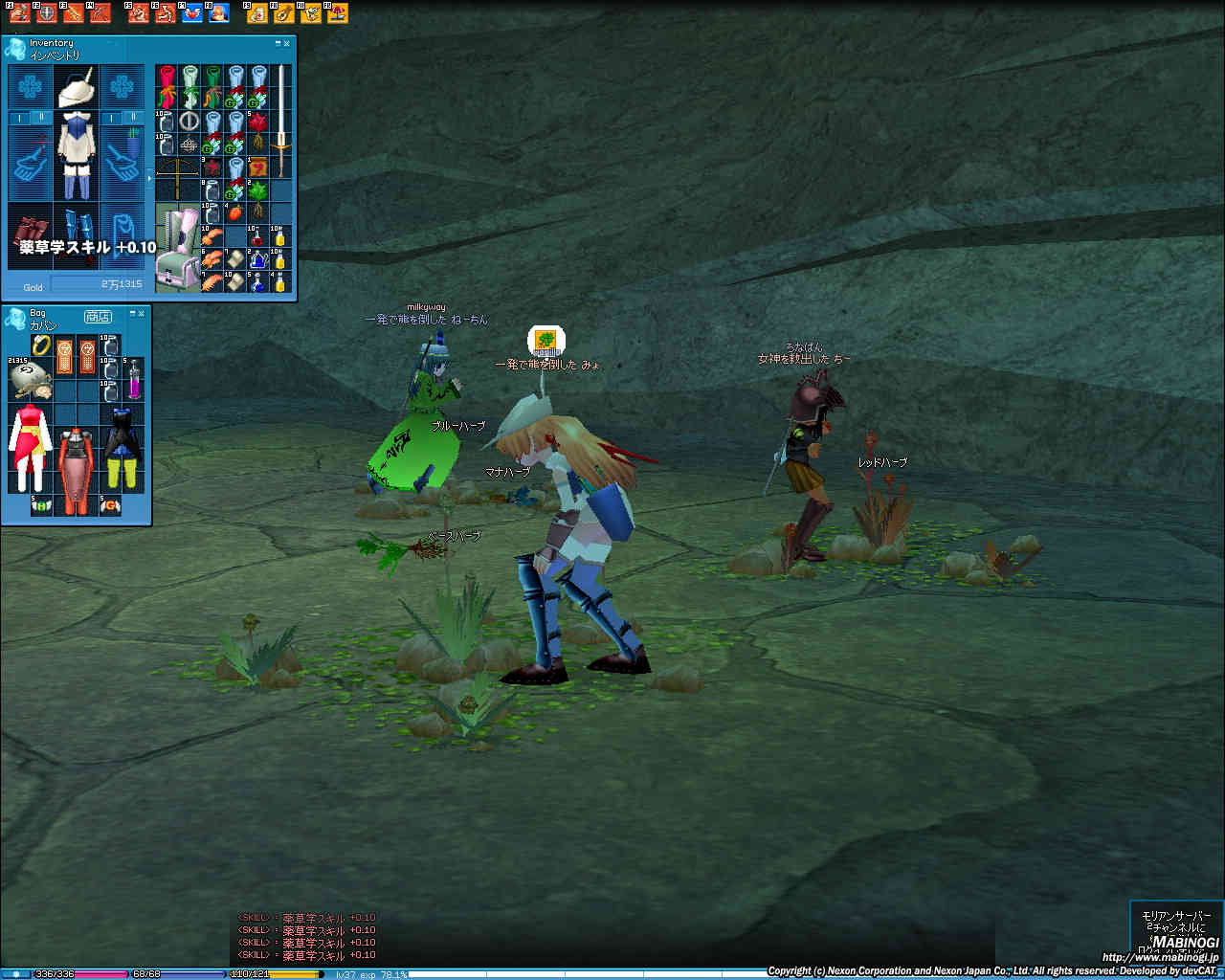Activate the F10 lute instrument skill

click(284, 13)
